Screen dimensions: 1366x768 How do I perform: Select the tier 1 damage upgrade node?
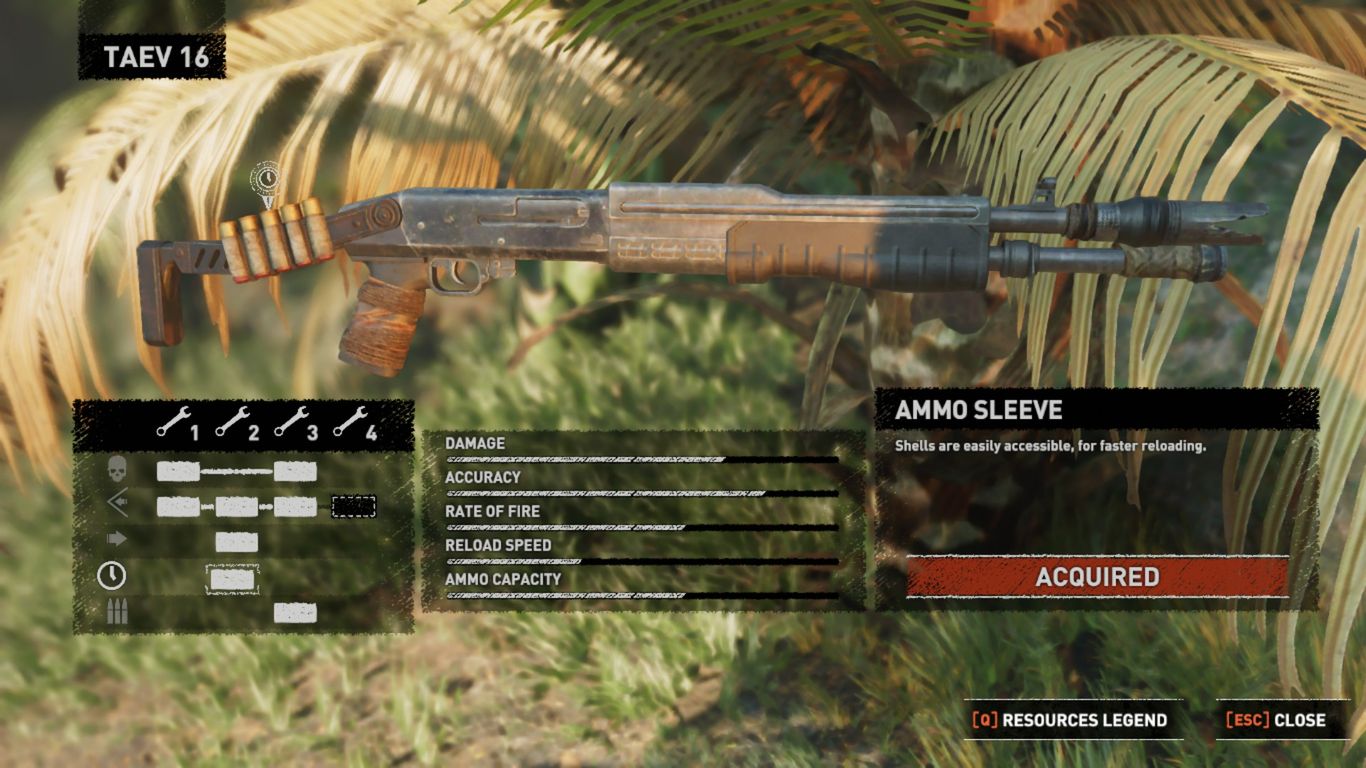tap(178, 472)
